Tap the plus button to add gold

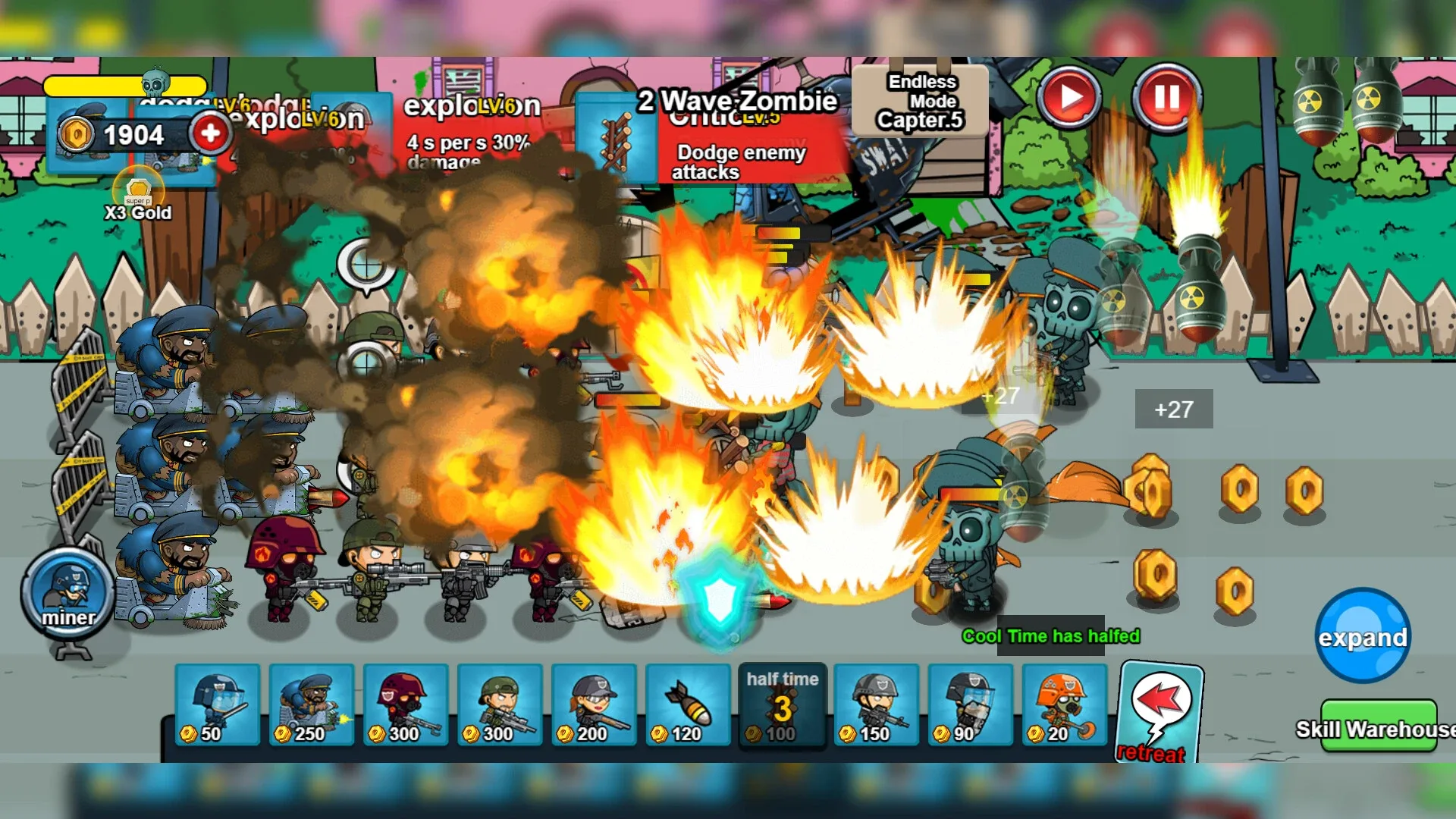[x=210, y=131]
